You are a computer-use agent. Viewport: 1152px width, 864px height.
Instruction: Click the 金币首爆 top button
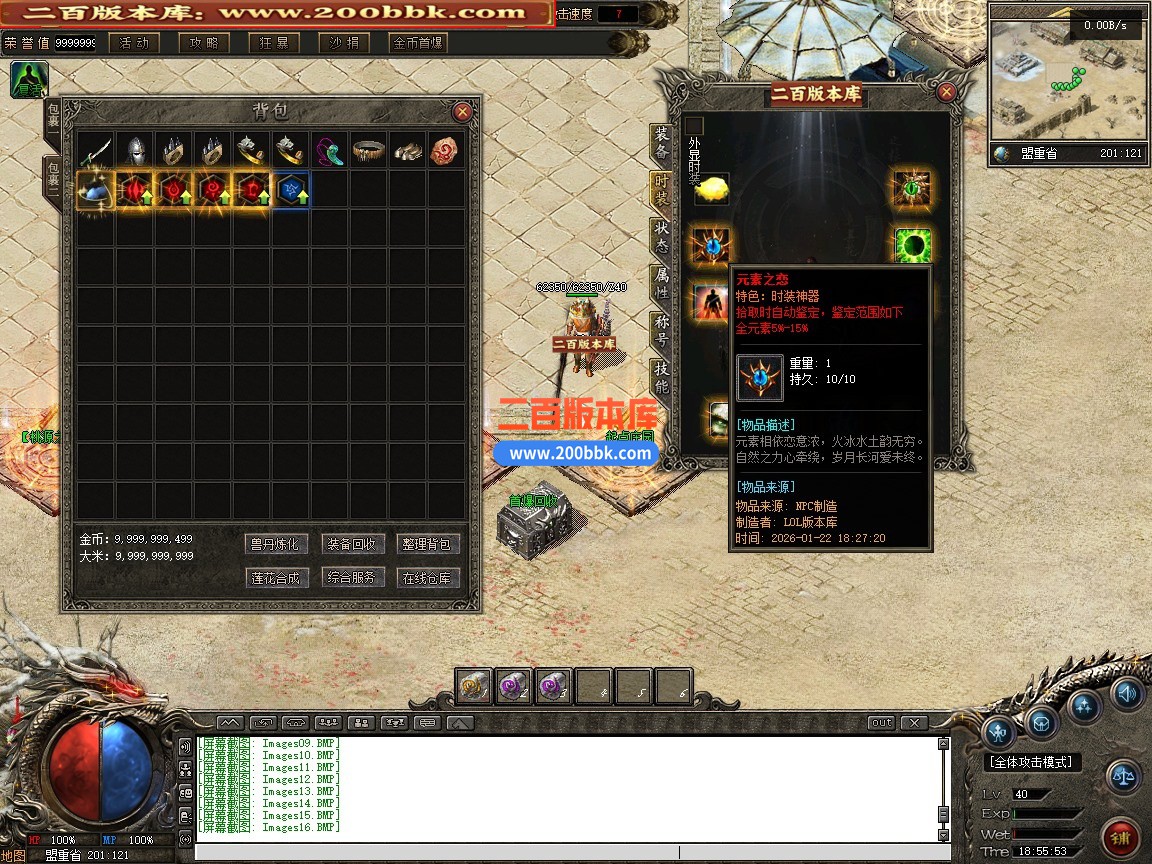(x=418, y=43)
